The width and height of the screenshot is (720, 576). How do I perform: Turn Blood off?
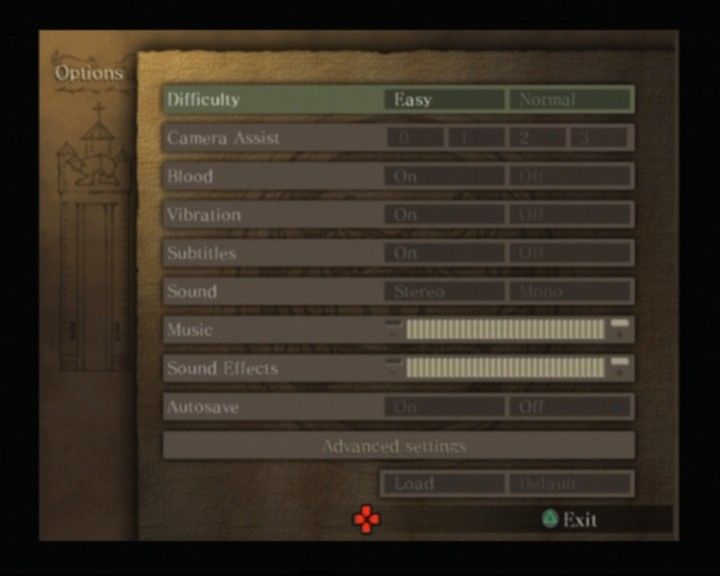click(x=570, y=177)
